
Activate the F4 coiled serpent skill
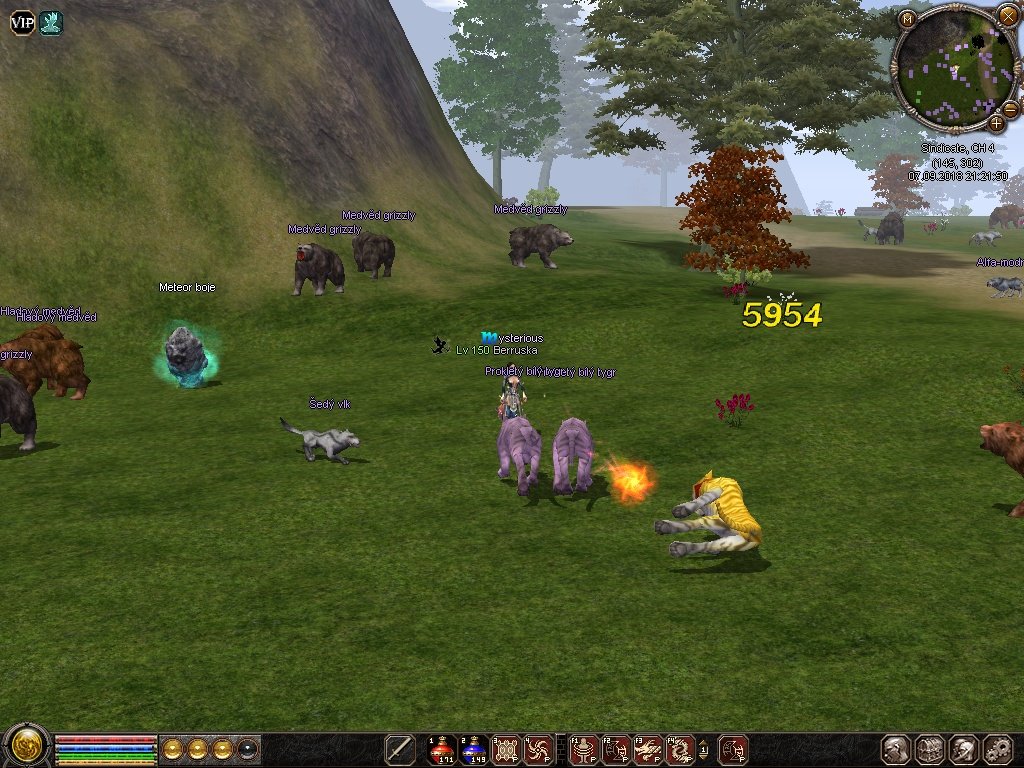(680, 749)
